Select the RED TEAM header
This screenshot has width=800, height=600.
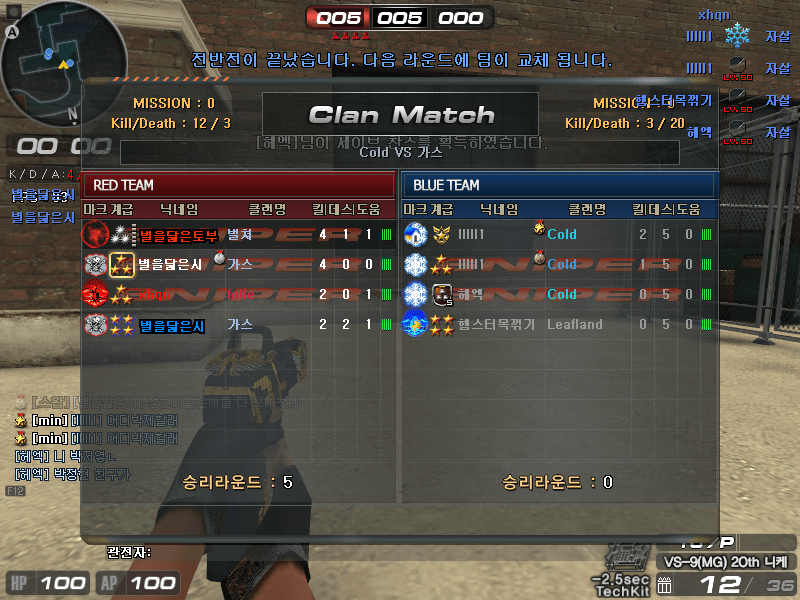click(x=240, y=185)
